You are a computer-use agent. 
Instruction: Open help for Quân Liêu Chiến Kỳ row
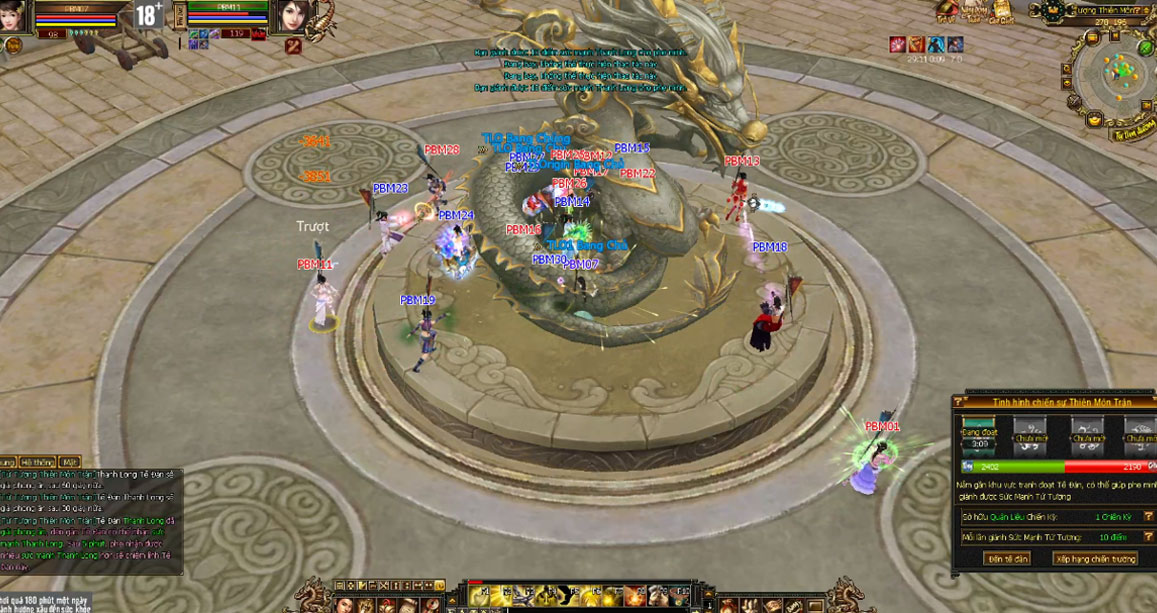(1149, 517)
